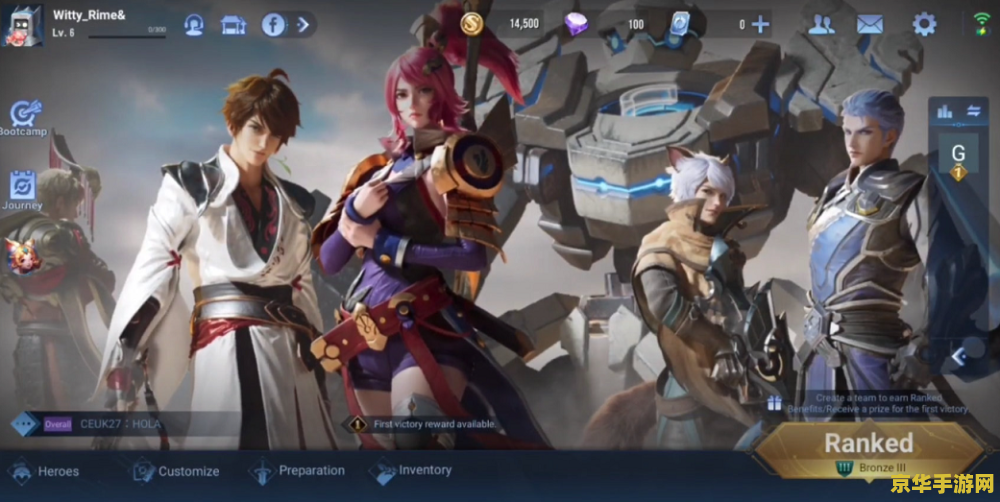
Task: Expand the arrow next to Facebook
Action: point(303,24)
